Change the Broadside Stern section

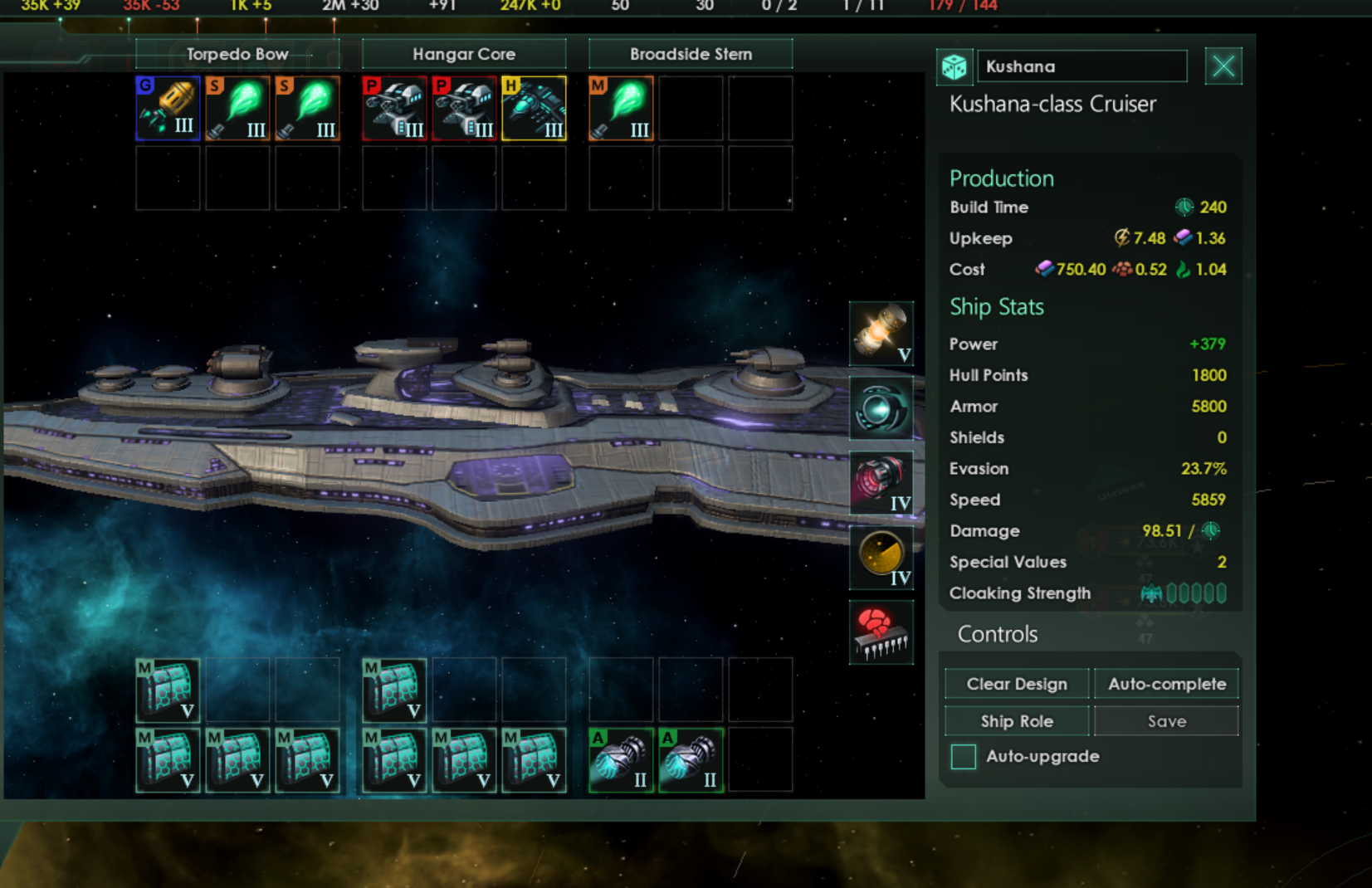(691, 54)
